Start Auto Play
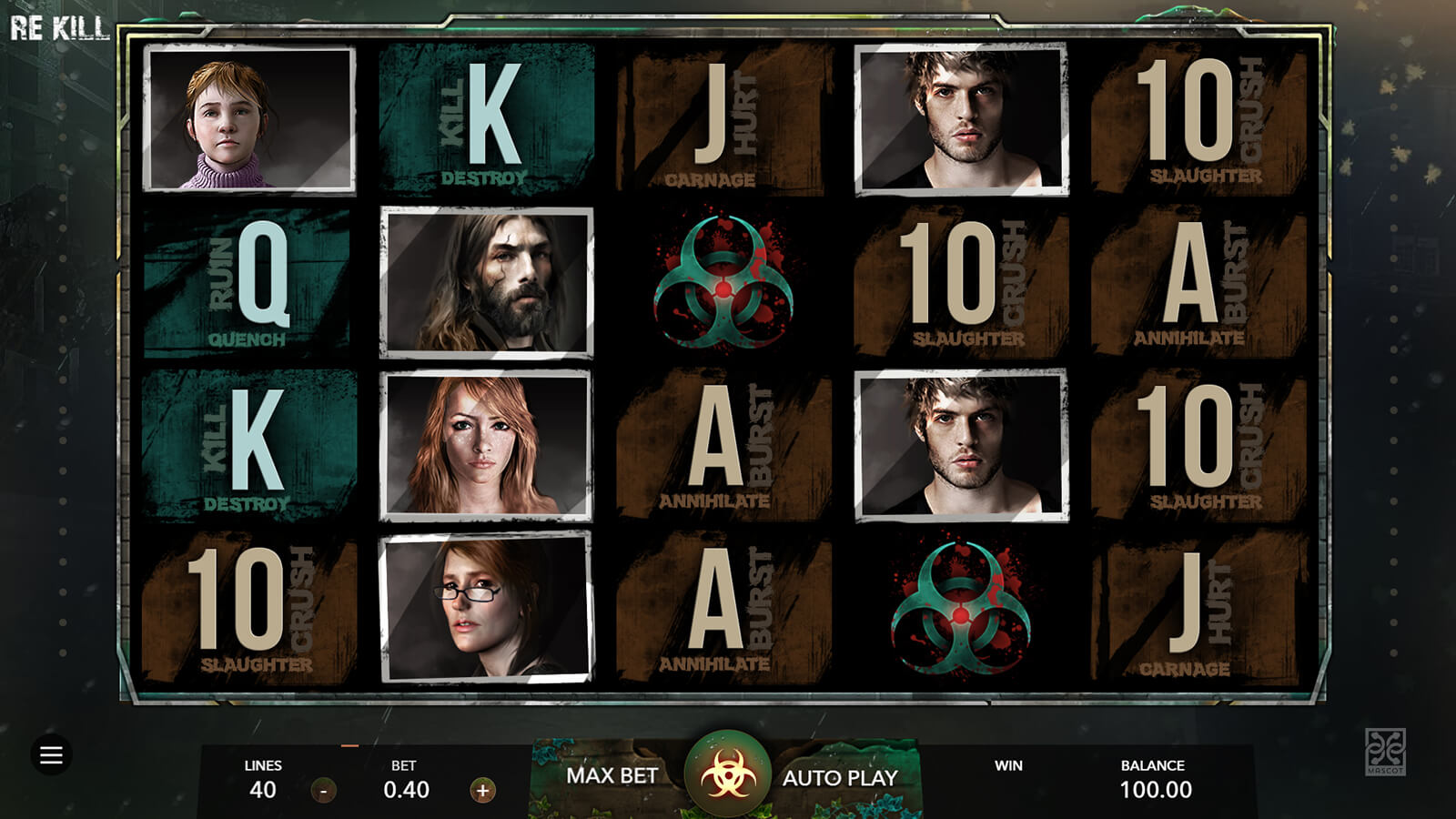The width and height of the screenshot is (1456, 819). click(x=840, y=778)
